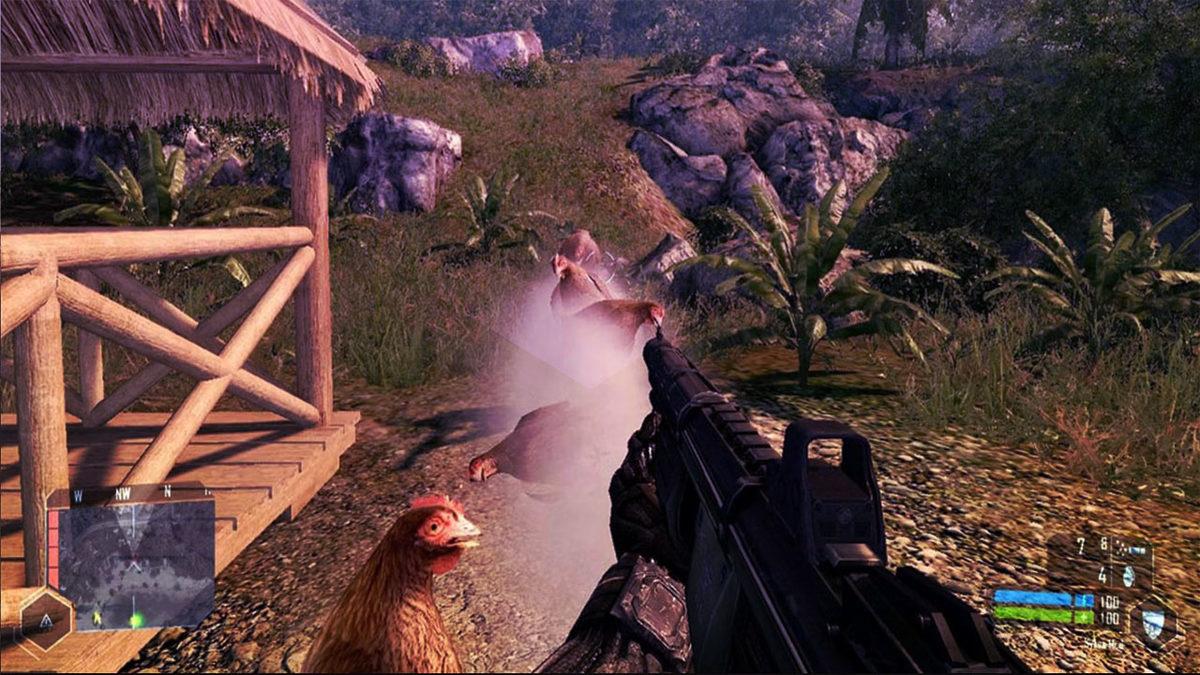Image resolution: width=1200 pixels, height=675 pixels.
Task: Select the grenade icon in the ammo panel
Action: [1129, 575]
